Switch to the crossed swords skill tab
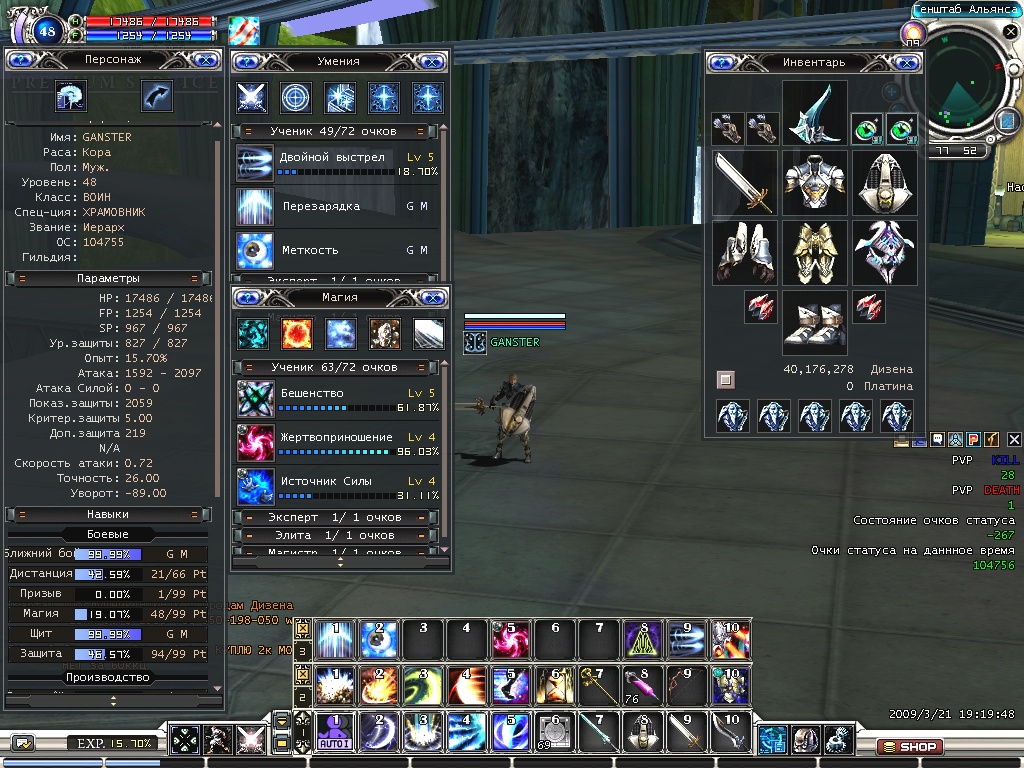1024x768 pixels. click(251, 97)
